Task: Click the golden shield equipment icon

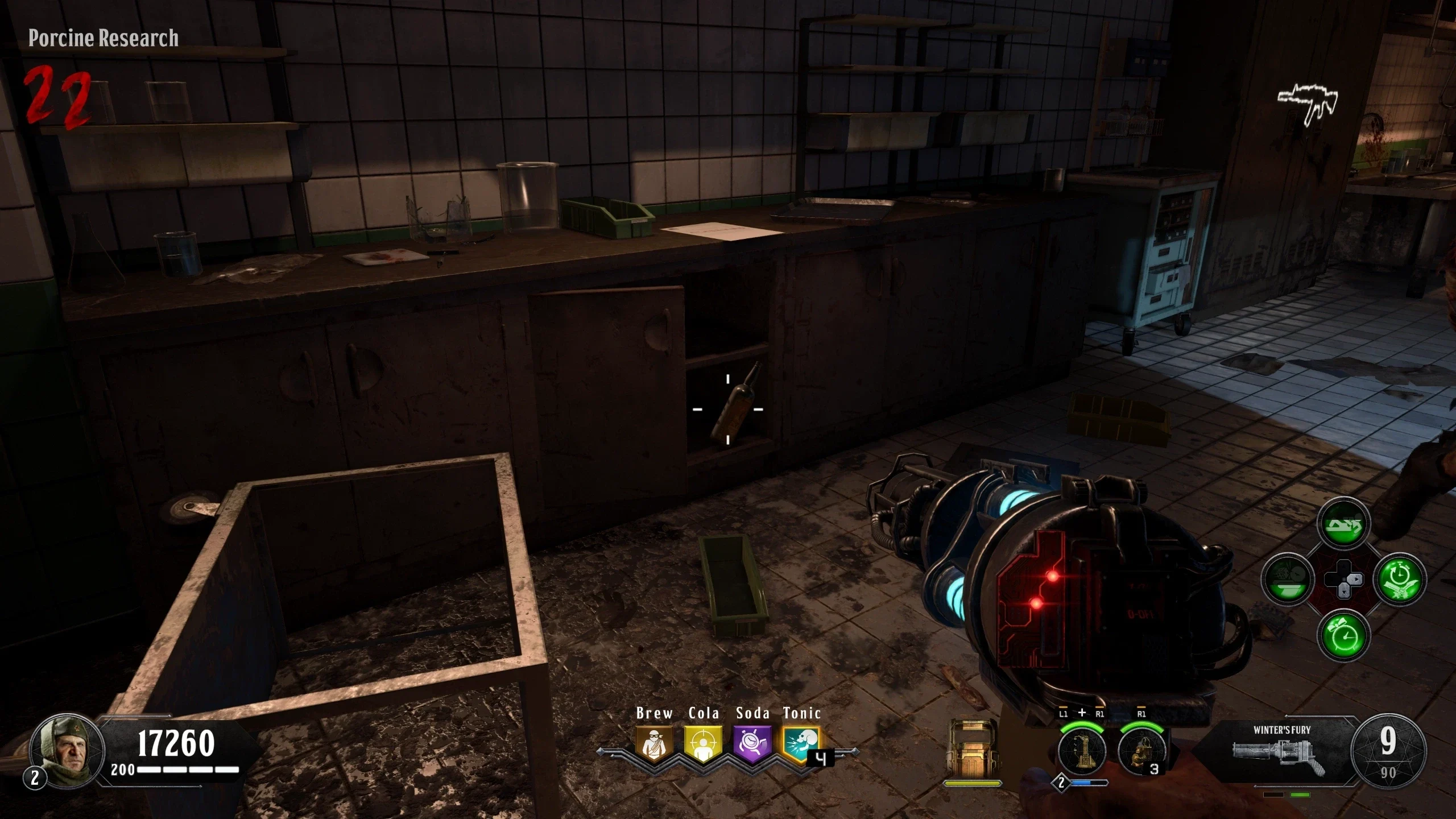Action: pos(973,751)
